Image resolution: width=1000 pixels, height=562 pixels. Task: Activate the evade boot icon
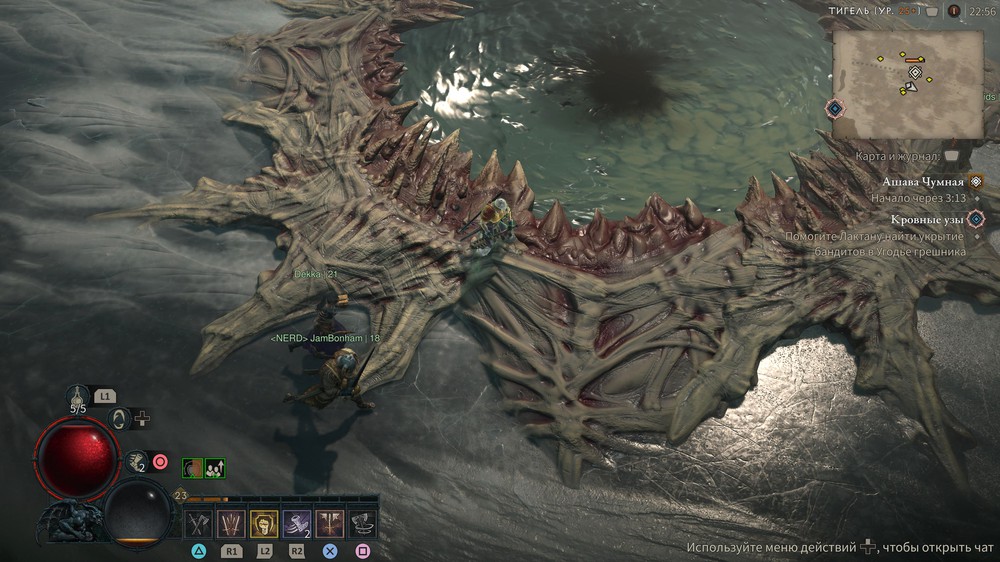pos(138,461)
